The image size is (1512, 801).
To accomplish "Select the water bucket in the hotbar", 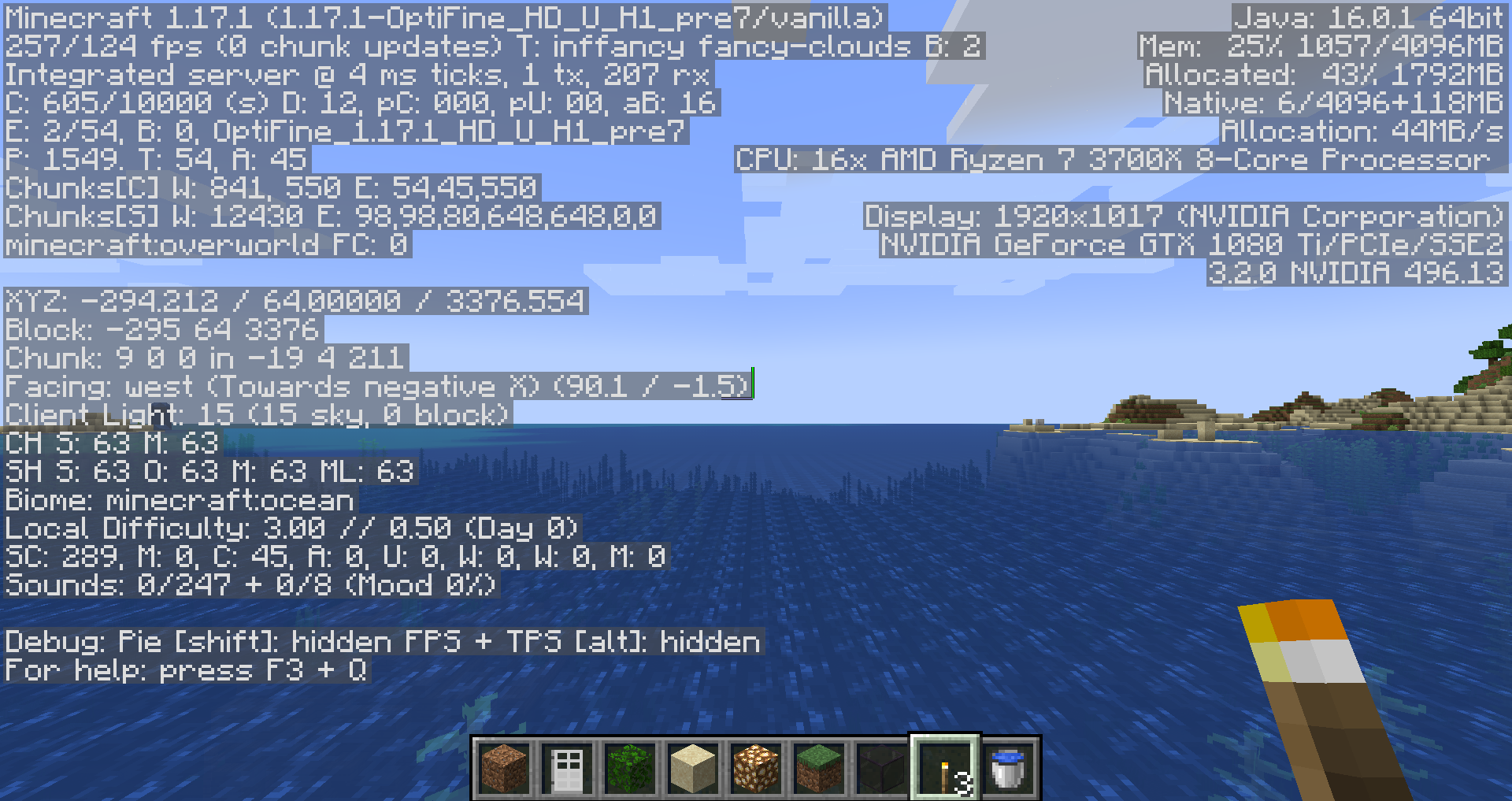I will (x=1006, y=769).
